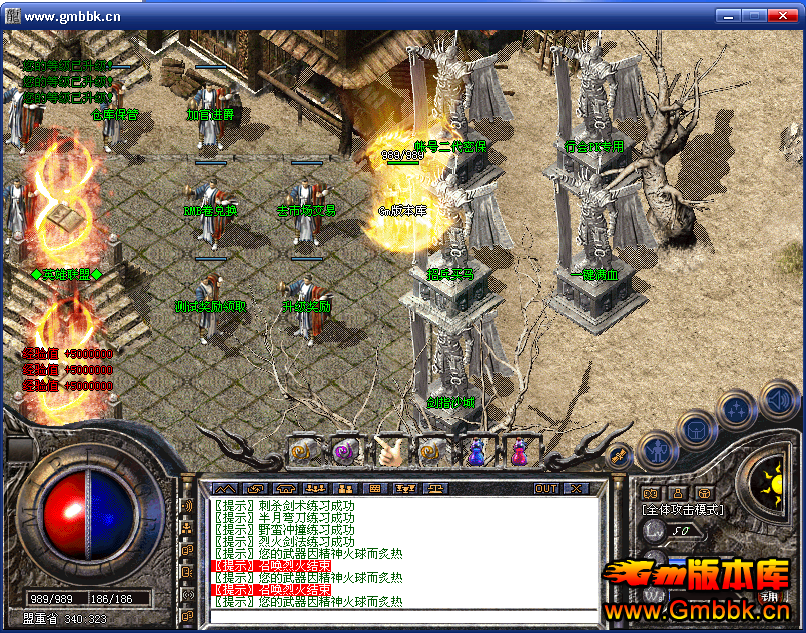Use the blue potion belt slot
This screenshot has width=806, height=633.
[x=476, y=452]
